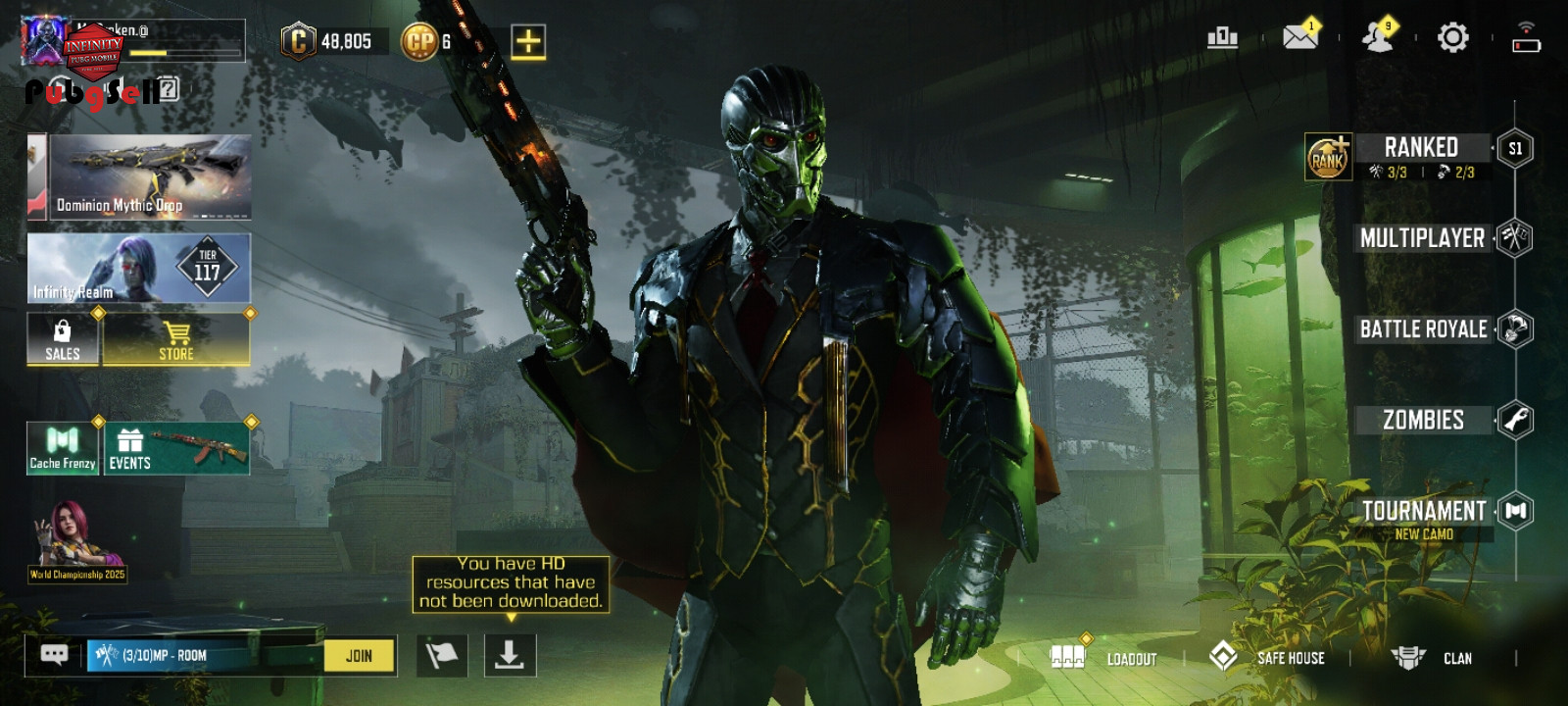Open the friends list icon
This screenshot has width=1568, height=706.
click(1378, 37)
